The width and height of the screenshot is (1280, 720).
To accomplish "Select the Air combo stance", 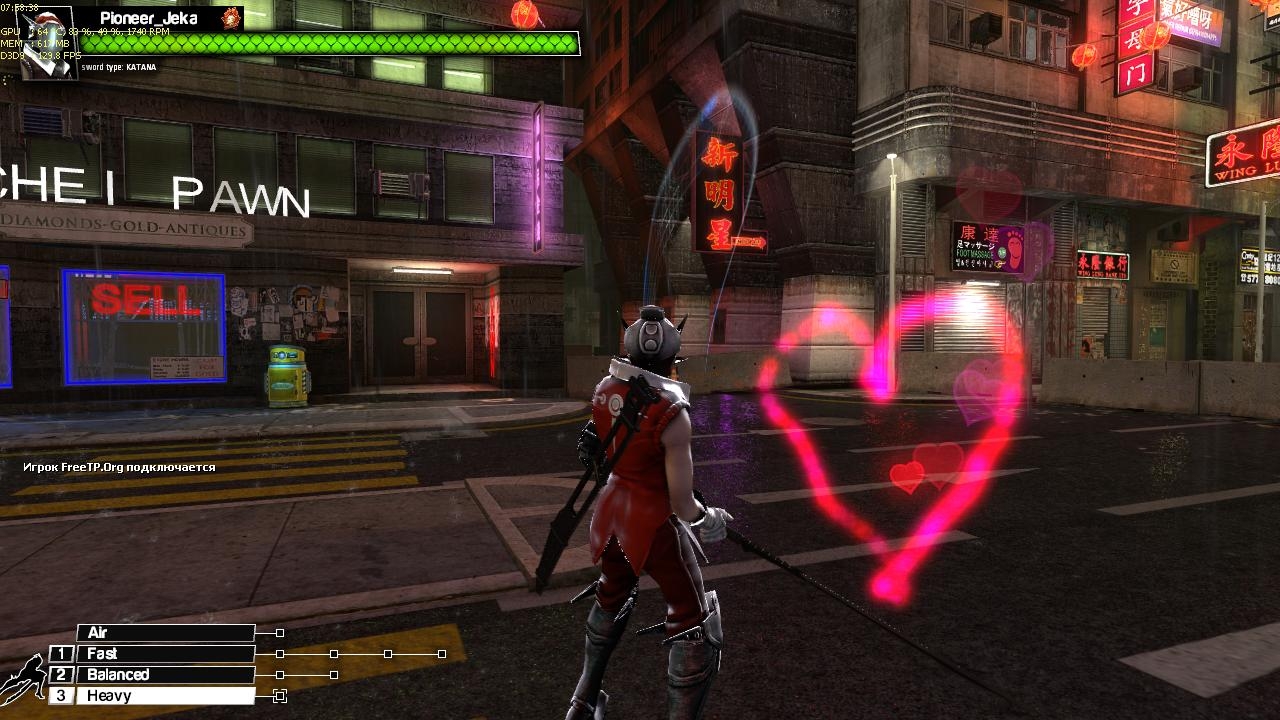I will (x=165, y=633).
